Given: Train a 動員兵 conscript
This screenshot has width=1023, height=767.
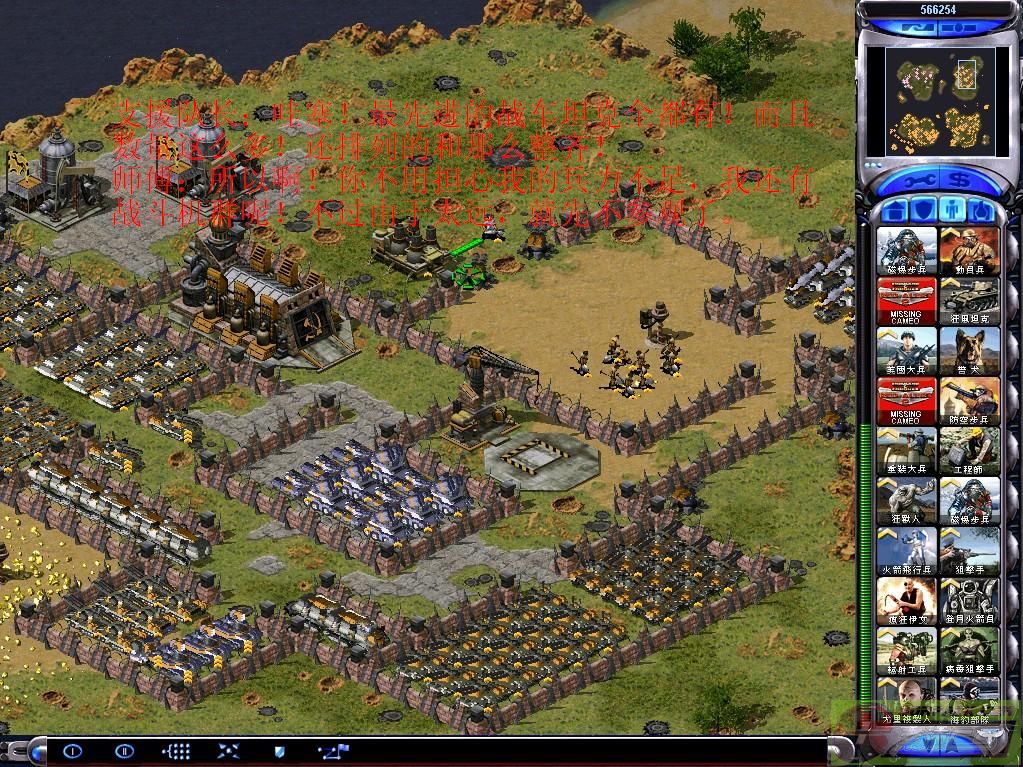Looking at the screenshot, I should pyautogui.click(x=969, y=251).
